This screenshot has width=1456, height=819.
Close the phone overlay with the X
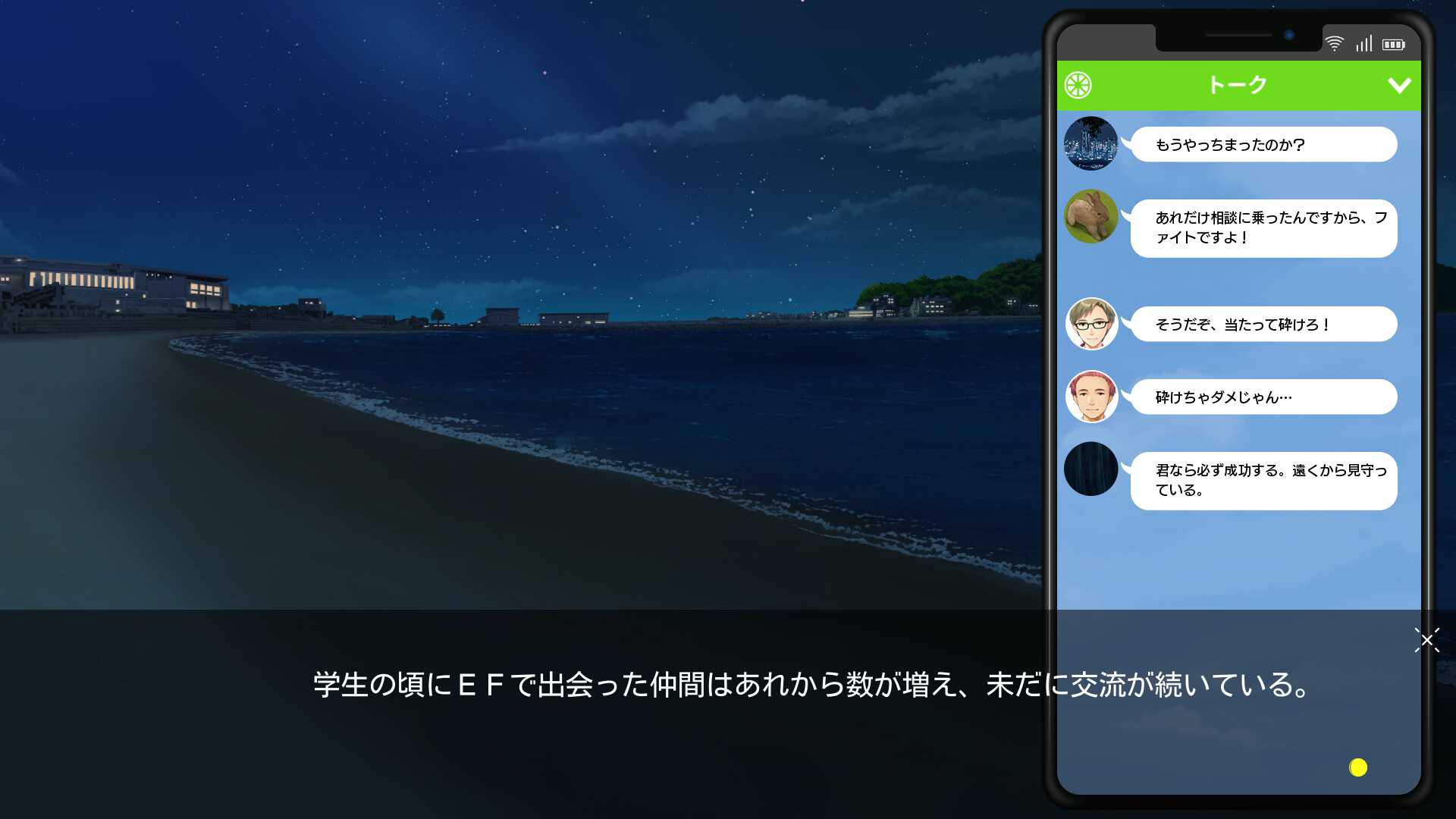click(1427, 641)
